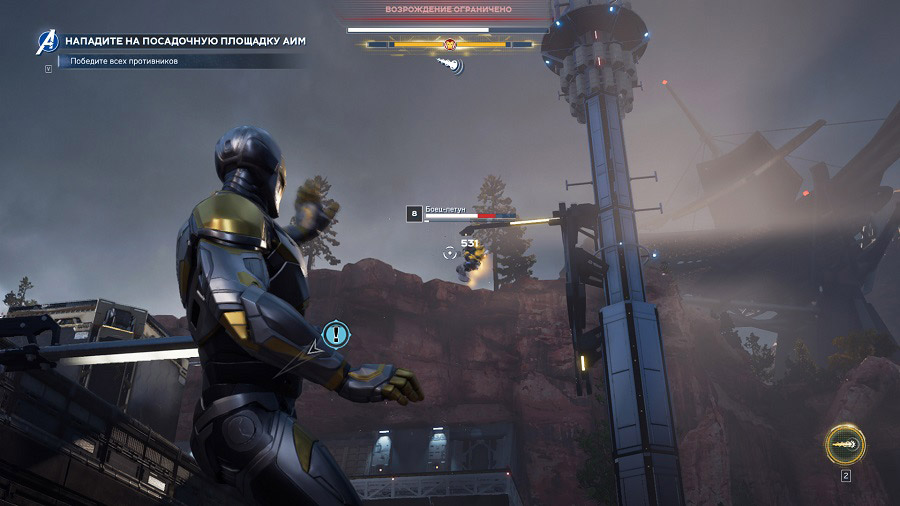Click the blue exclamation objective marker
Viewport: 900px width, 506px height.
click(336, 334)
